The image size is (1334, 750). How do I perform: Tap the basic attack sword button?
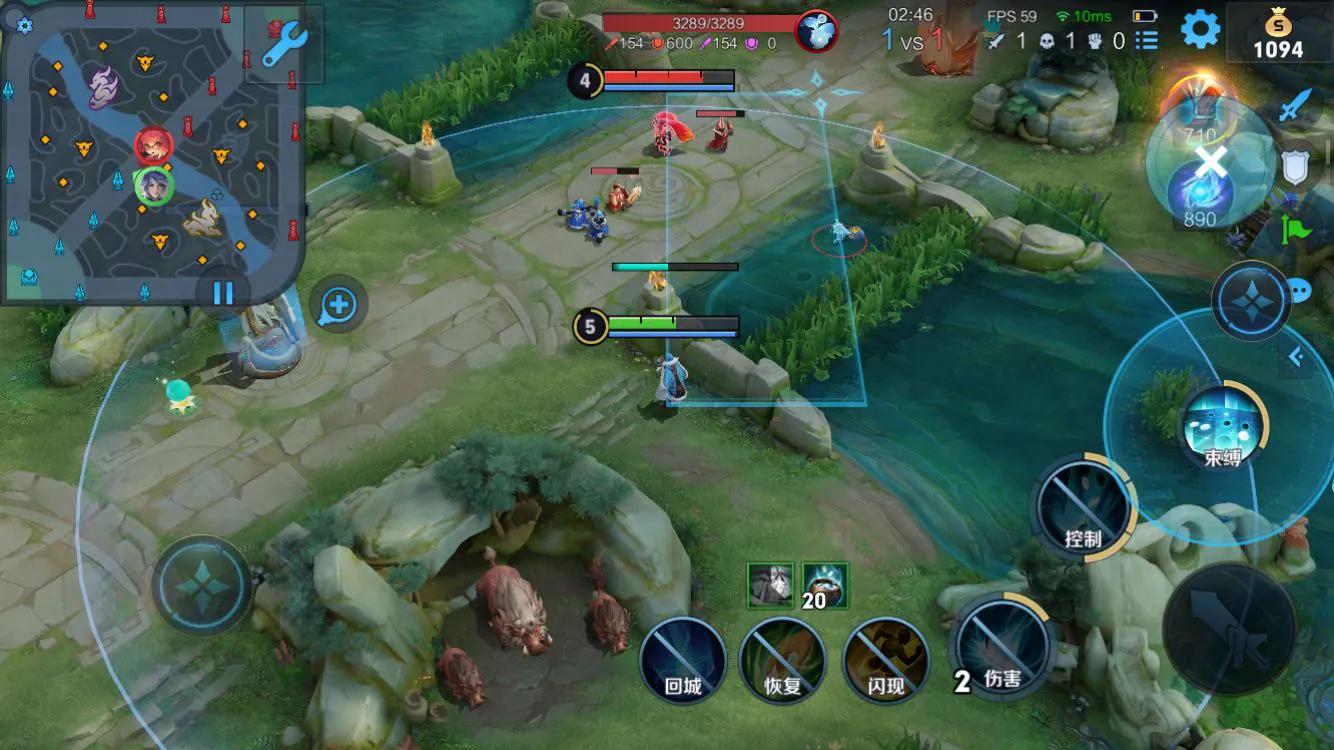(1229, 628)
